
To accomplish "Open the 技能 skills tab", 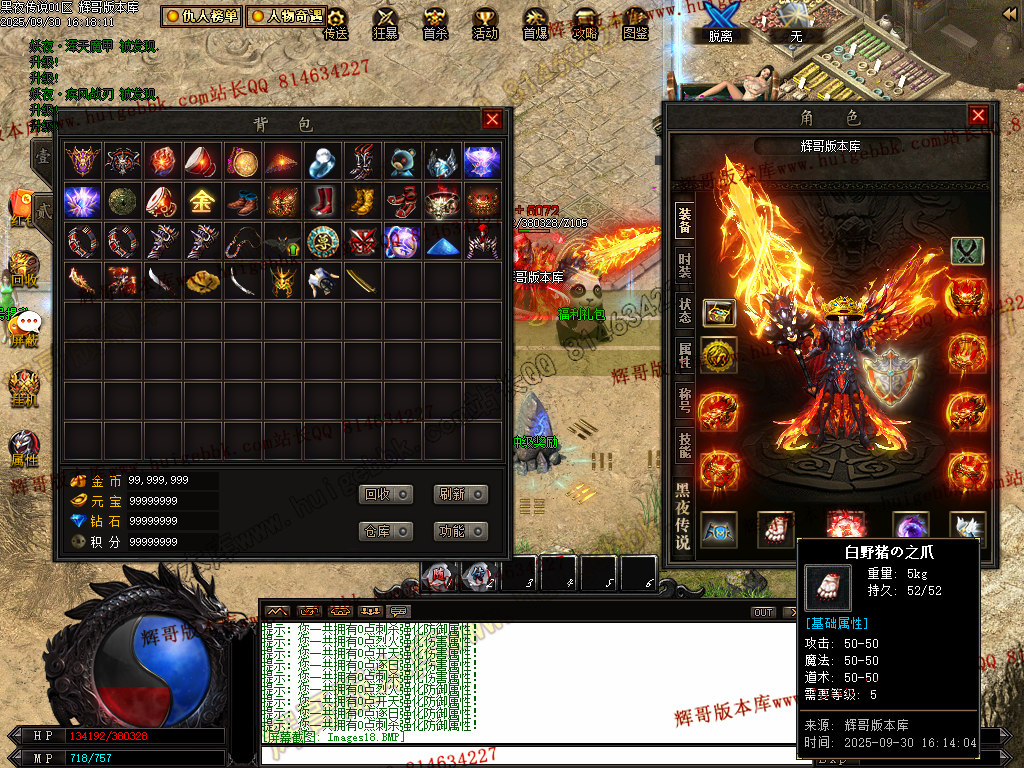I will (x=684, y=444).
